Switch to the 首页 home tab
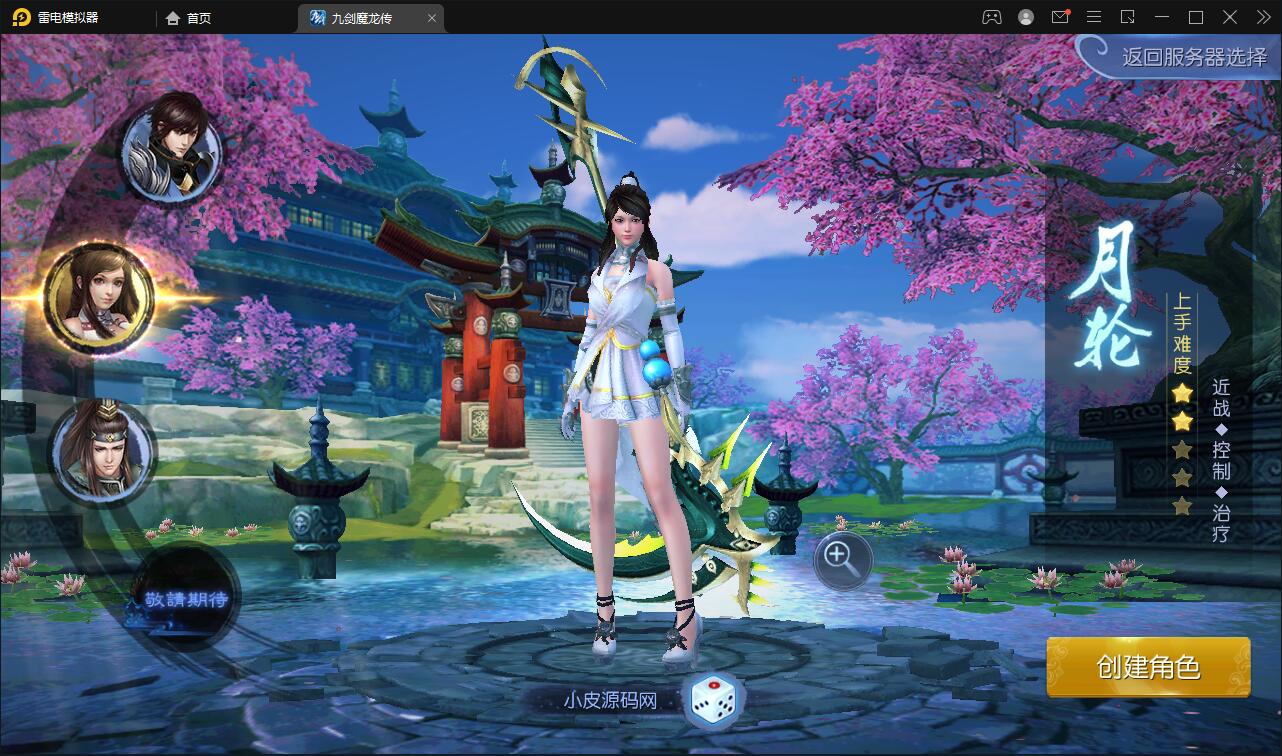This screenshot has height=756, width=1282. (196, 17)
